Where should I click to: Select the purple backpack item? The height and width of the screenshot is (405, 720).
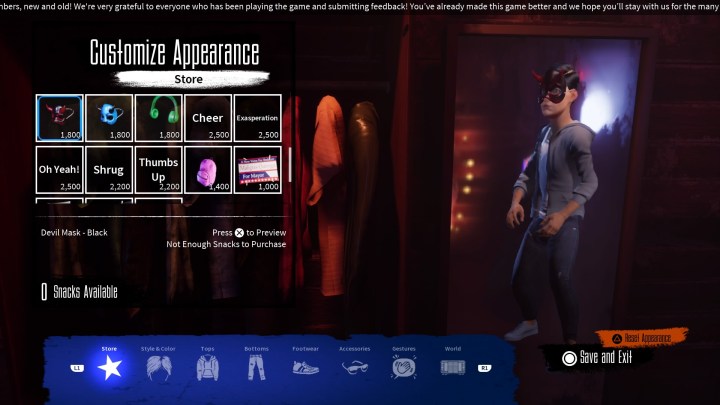point(208,170)
